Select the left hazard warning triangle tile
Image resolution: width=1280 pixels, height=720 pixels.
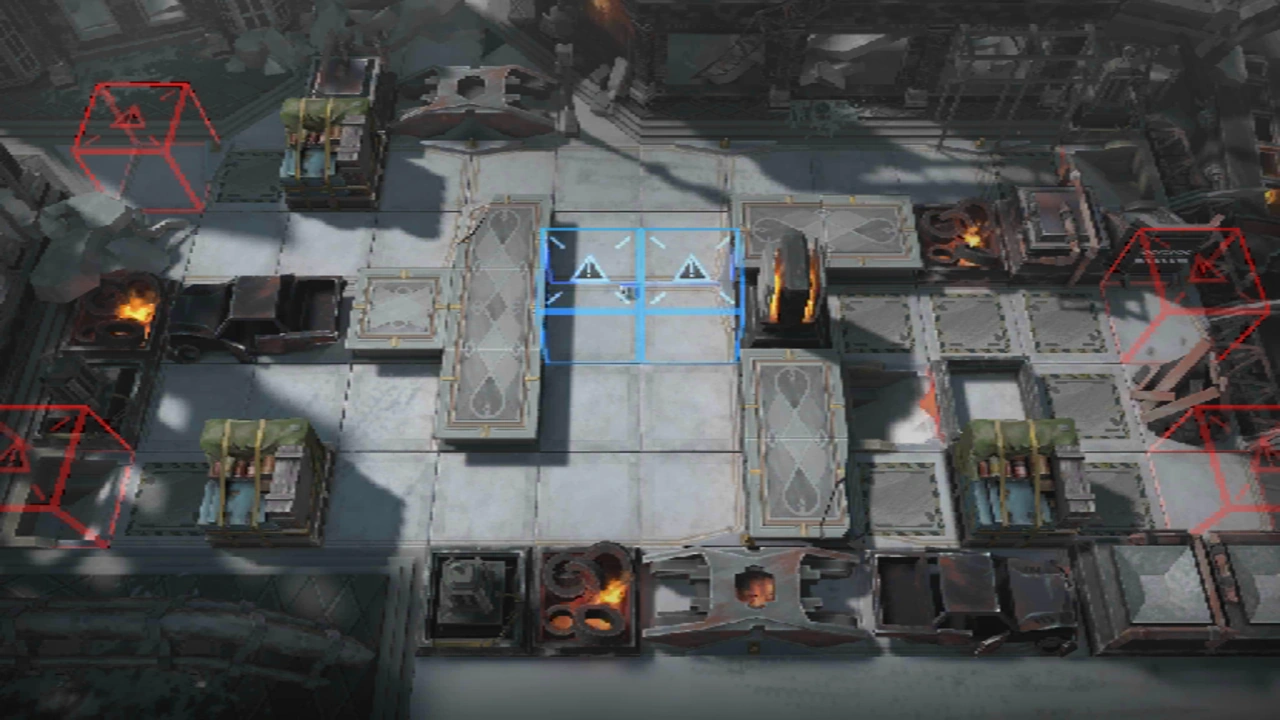coord(590,270)
